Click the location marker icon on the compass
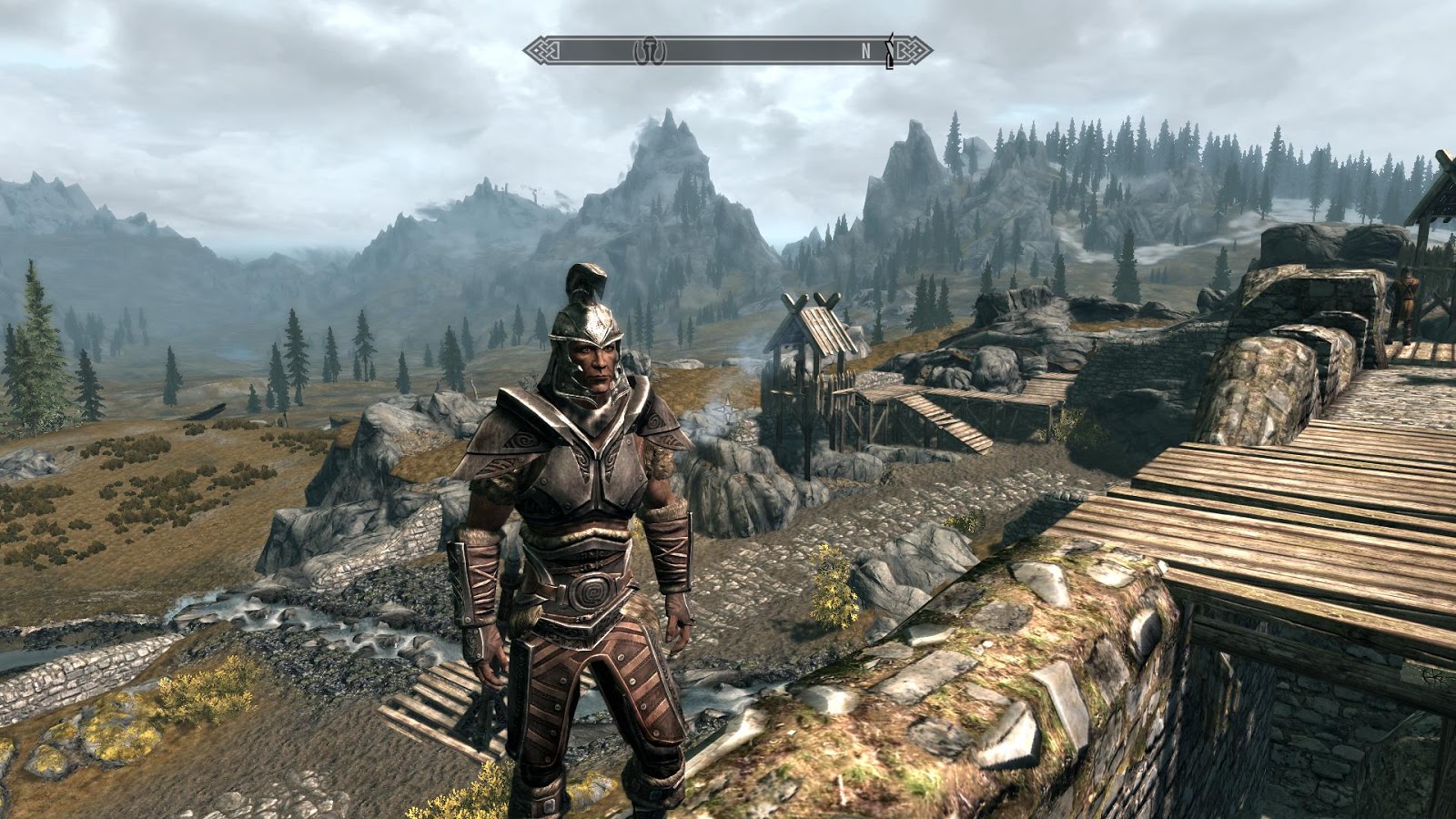This screenshot has width=1456, height=819. tap(650, 50)
